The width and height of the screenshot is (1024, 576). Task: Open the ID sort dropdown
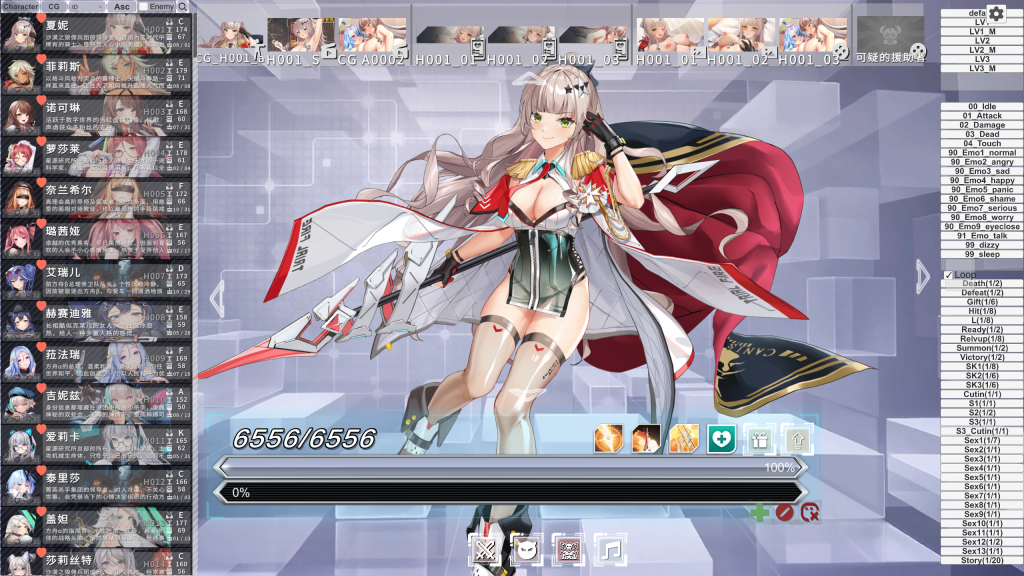pos(83,7)
